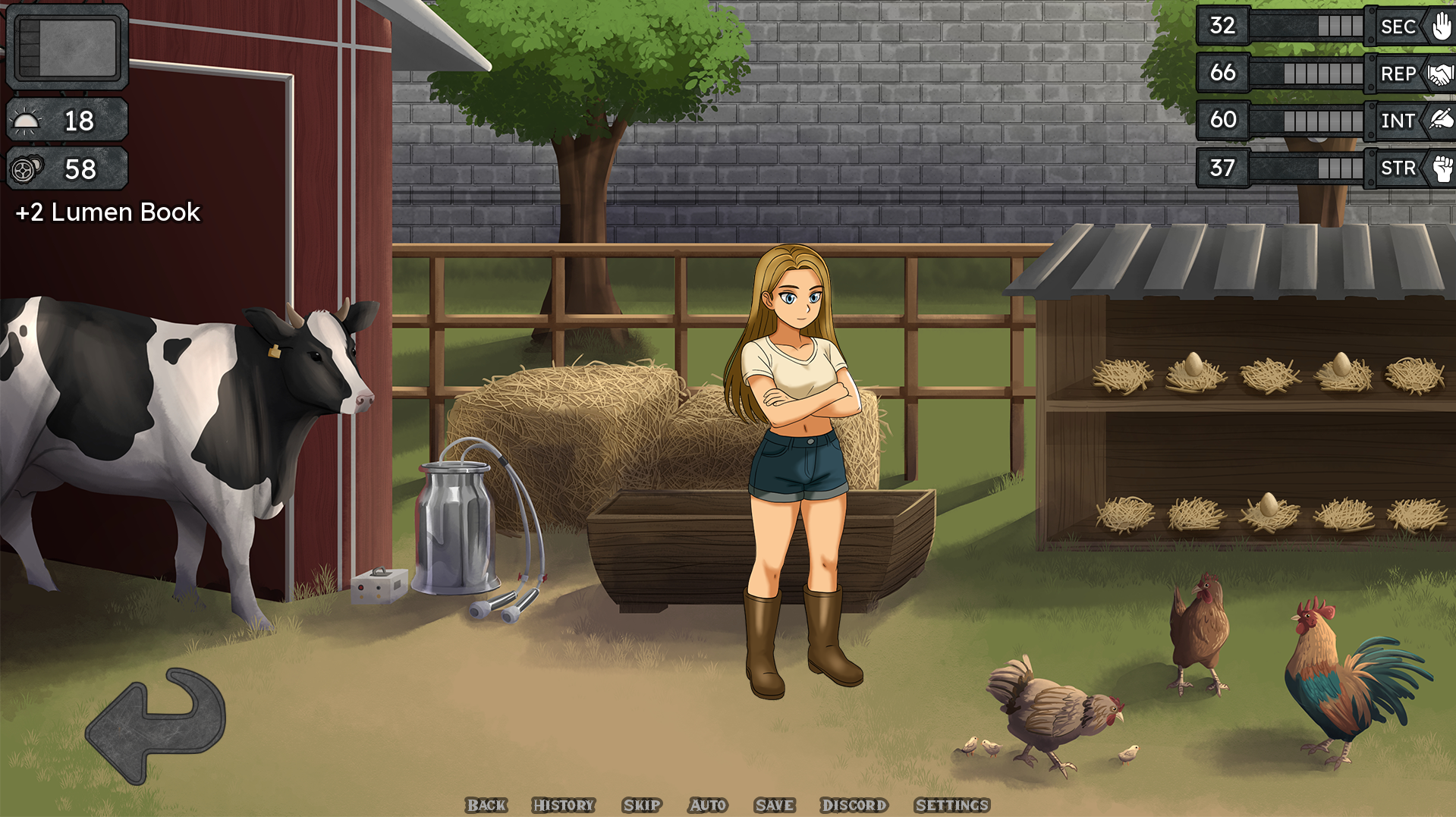Screen dimensions: 1456x817
Task: Click the SEC hand icon
Action: pos(1442,27)
